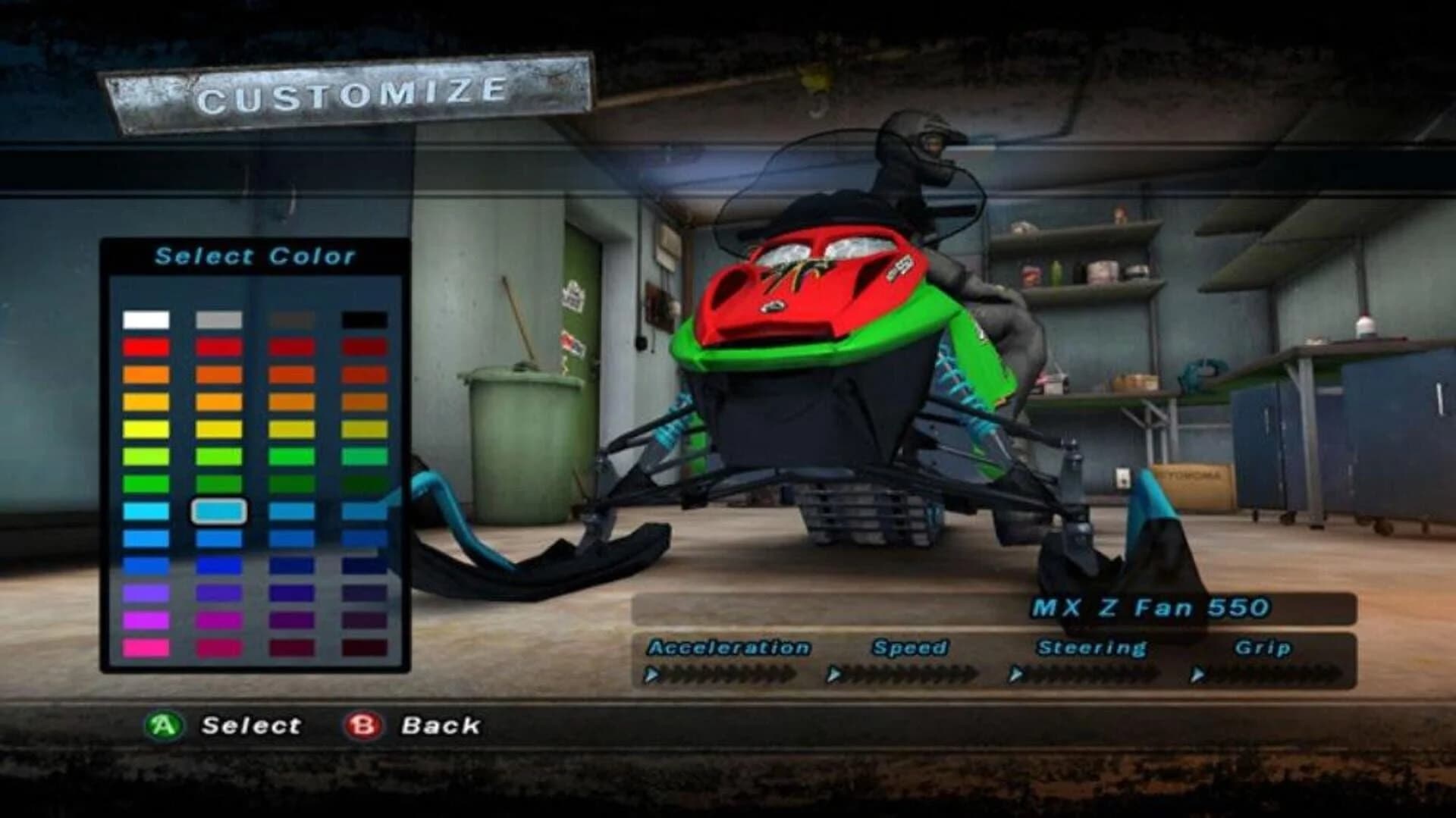The image size is (1456, 818).
Task: Choose the bright purple color swatch
Action: [x=146, y=591]
